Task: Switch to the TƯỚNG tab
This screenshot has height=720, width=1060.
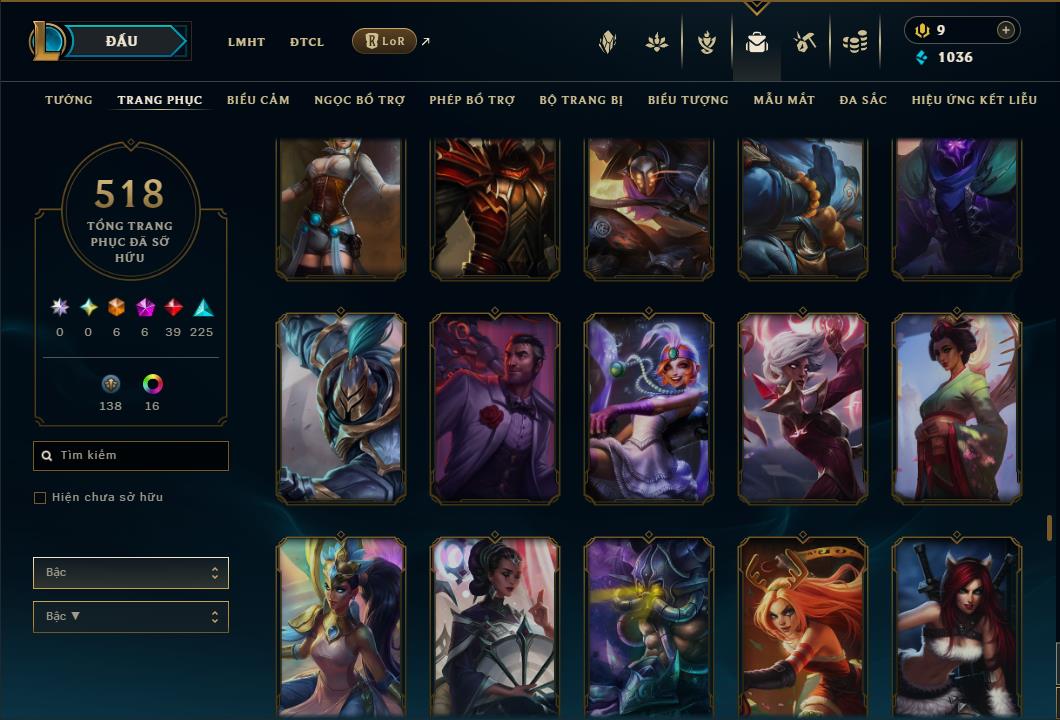Action: point(69,100)
